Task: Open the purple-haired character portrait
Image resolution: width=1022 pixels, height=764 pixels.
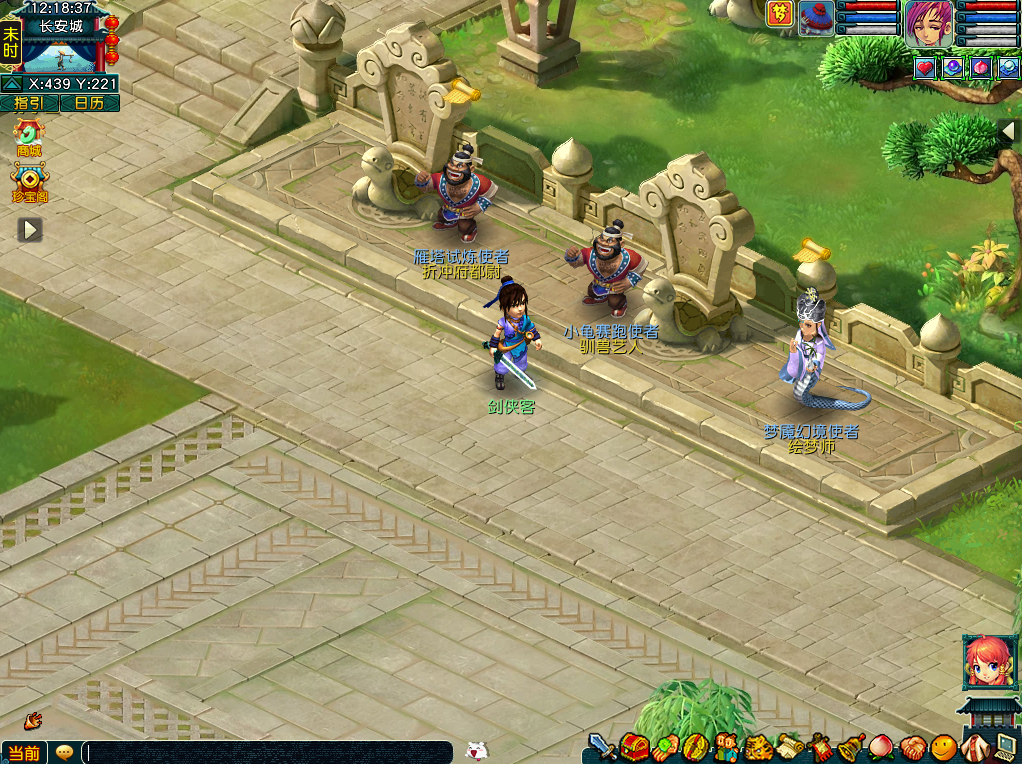Action: tap(929, 23)
